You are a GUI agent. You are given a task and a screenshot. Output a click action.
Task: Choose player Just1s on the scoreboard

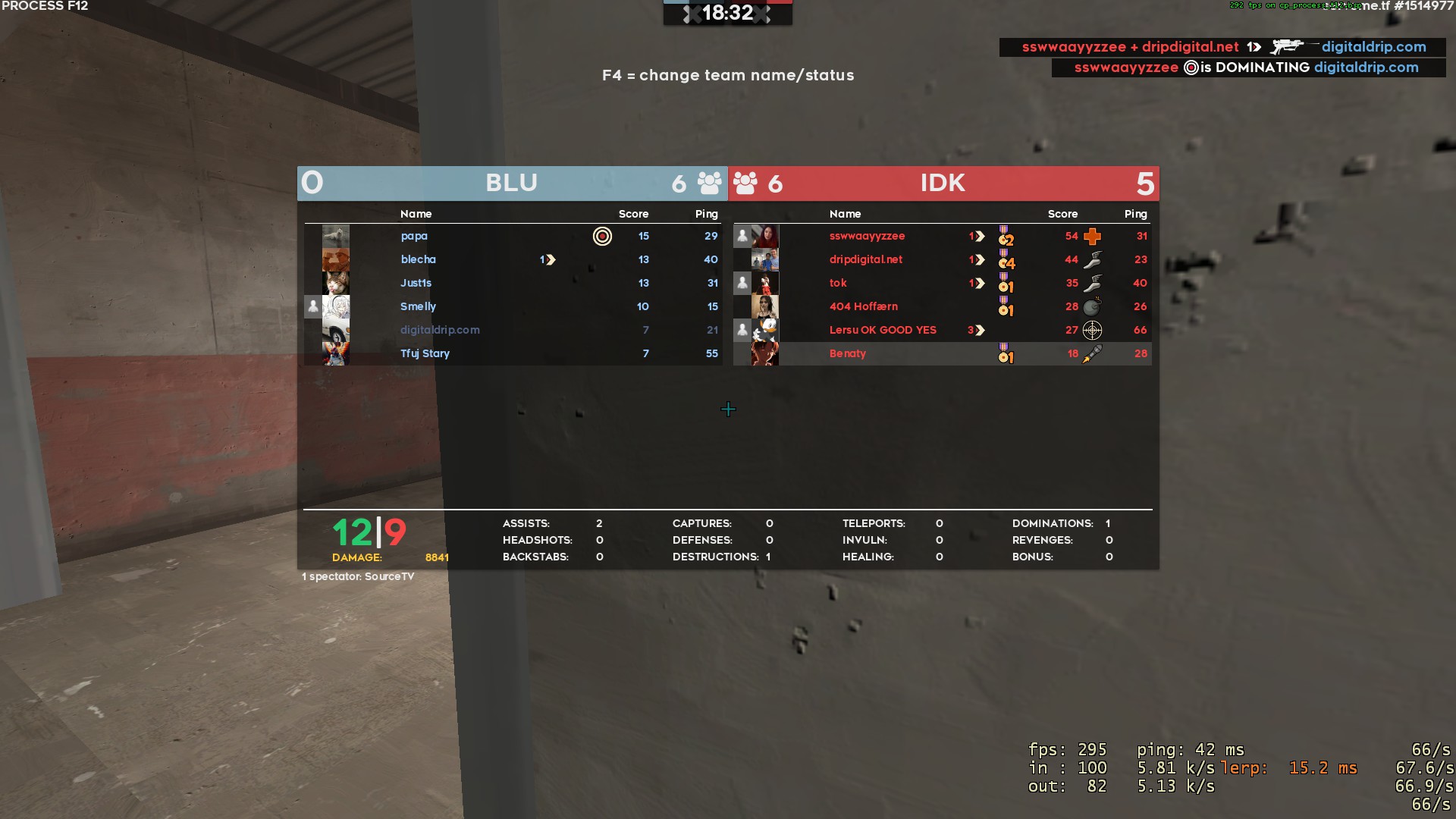[x=416, y=283]
